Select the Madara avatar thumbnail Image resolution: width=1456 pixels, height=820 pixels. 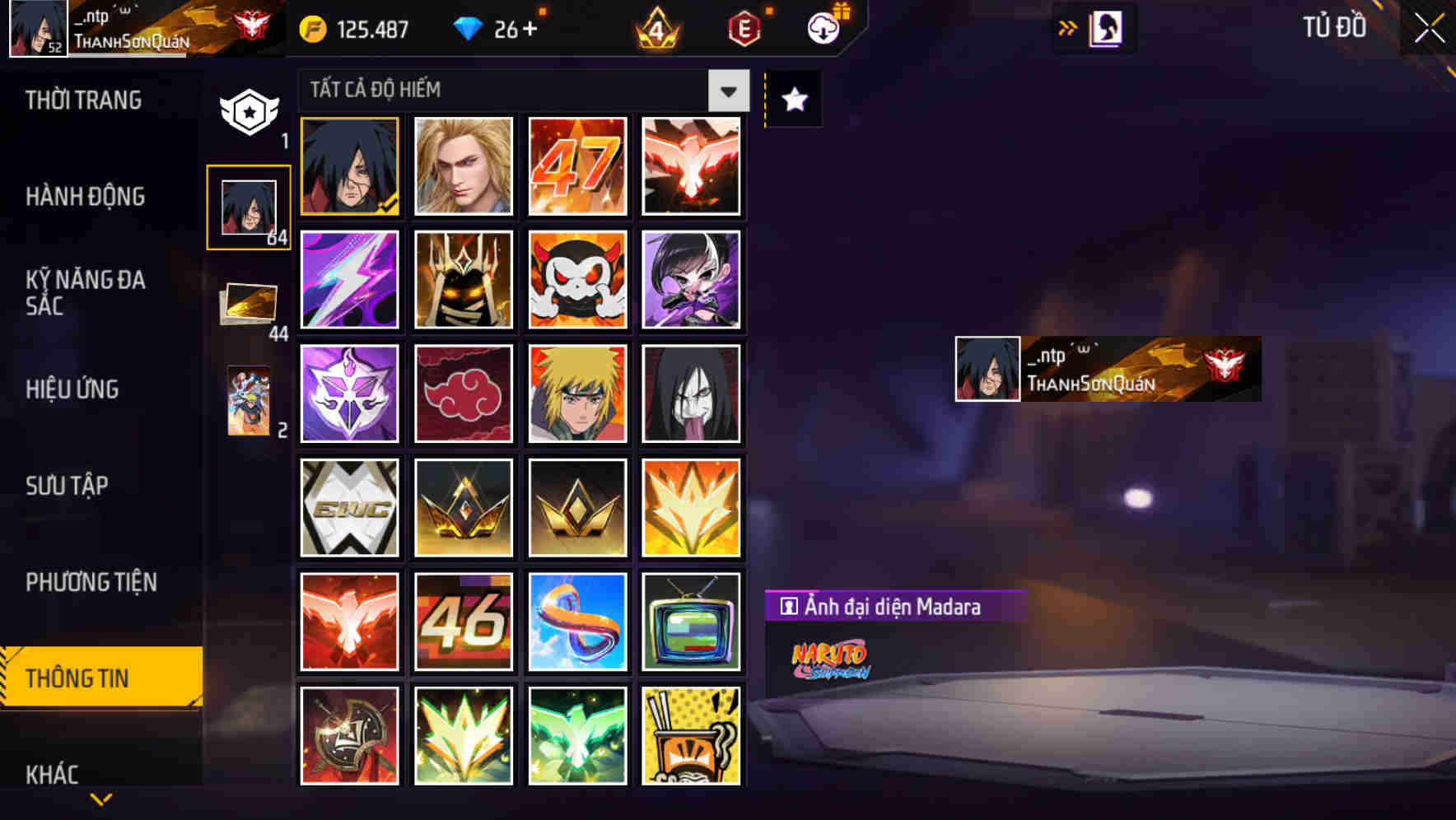(x=349, y=167)
